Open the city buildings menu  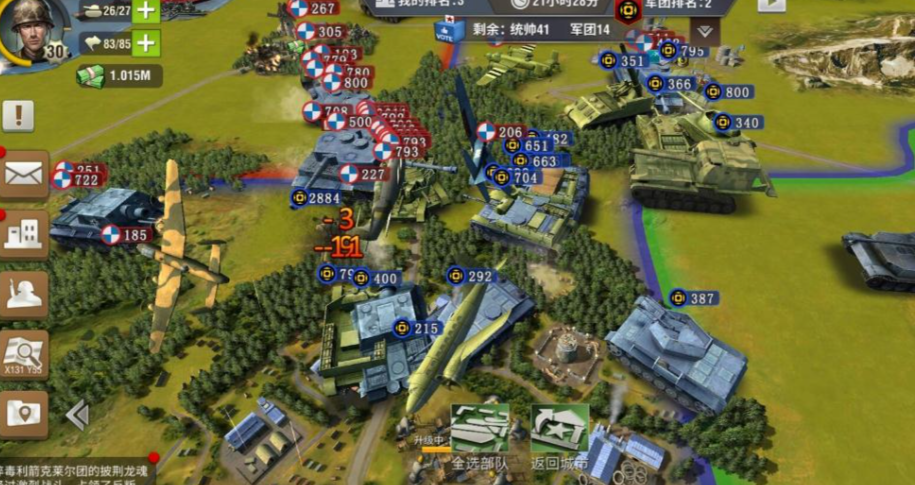pyautogui.click(x=23, y=234)
